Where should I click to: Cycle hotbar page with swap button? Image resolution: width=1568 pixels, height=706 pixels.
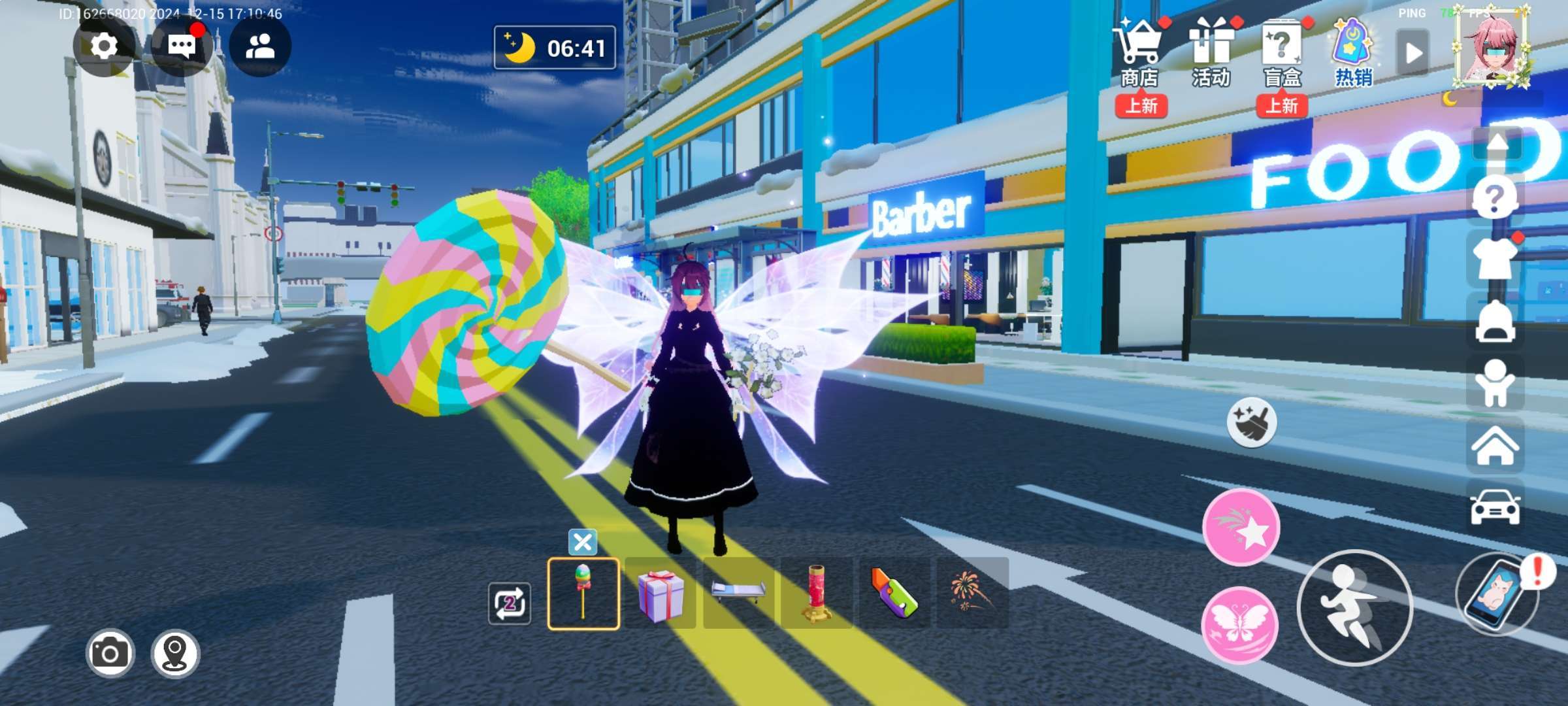coord(510,603)
